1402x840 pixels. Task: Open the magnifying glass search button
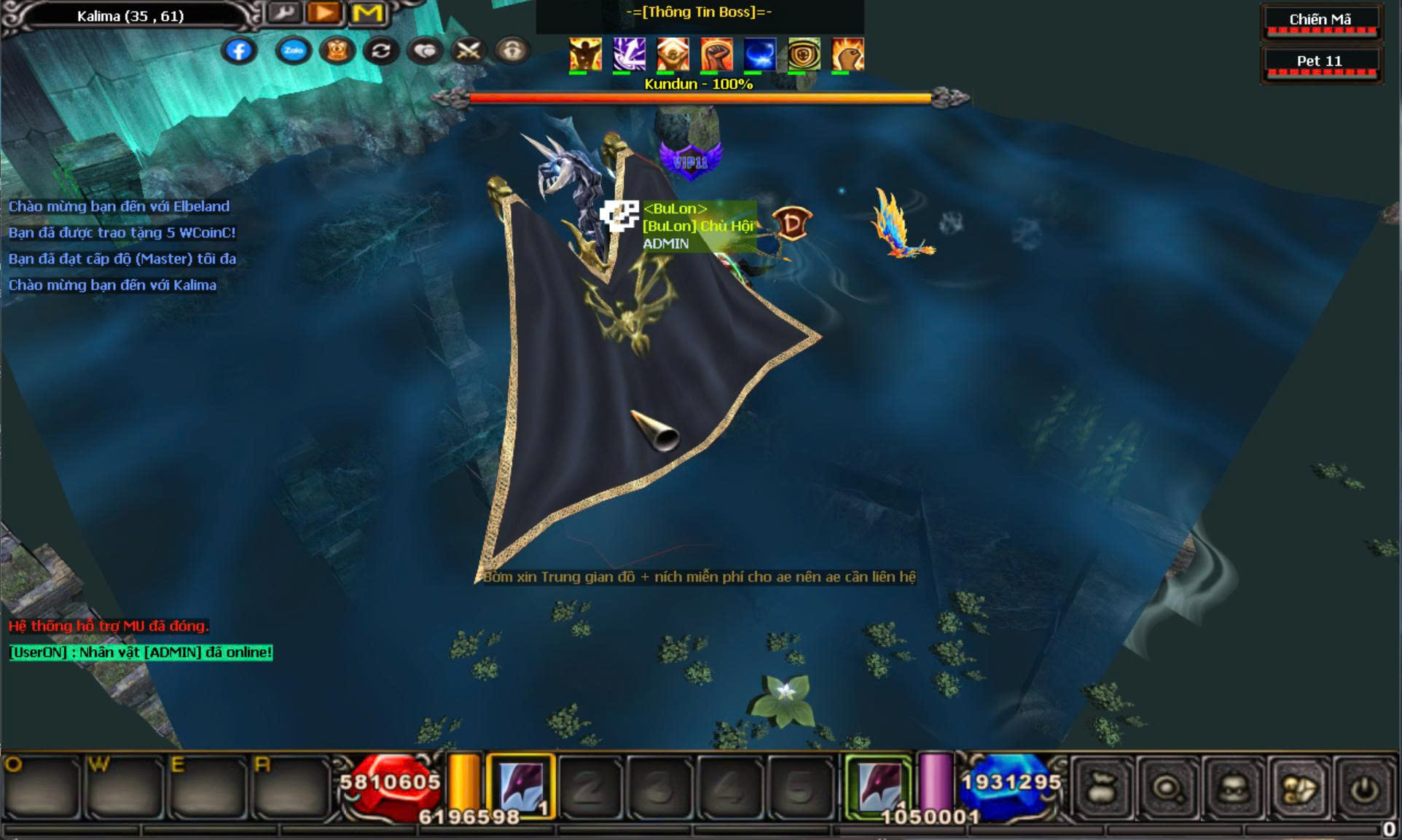click(x=1168, y=788)
